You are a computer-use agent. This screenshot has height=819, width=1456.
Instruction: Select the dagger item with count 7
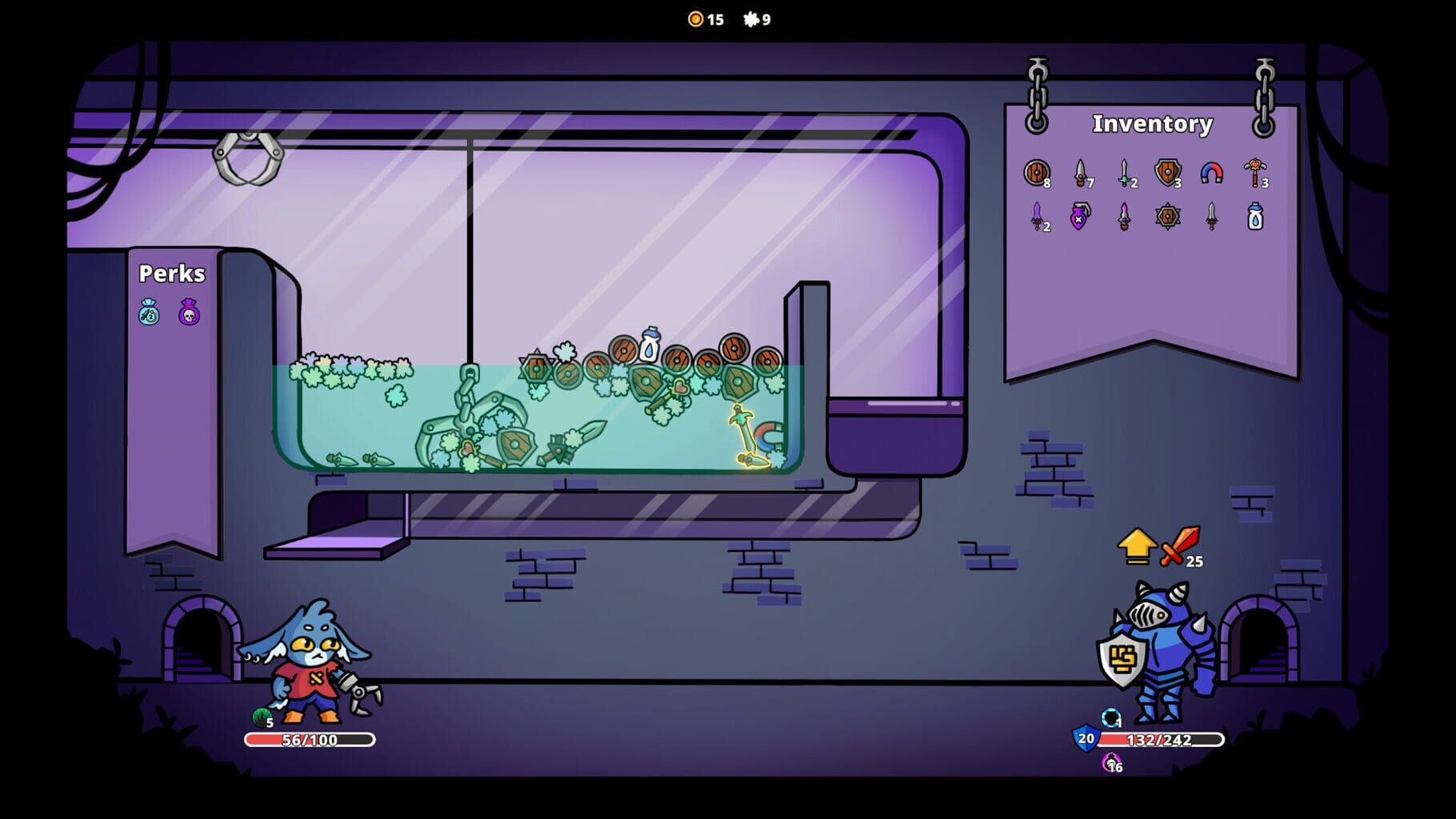pos(1079,172)
